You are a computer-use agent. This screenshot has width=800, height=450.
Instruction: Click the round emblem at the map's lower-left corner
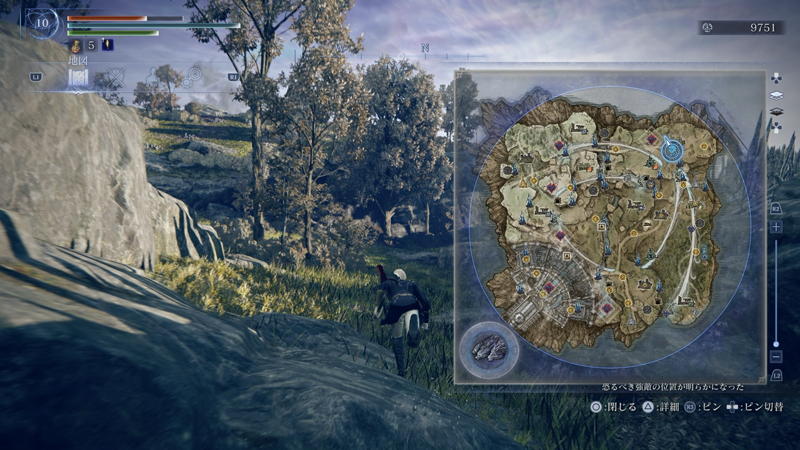[489, 350]
